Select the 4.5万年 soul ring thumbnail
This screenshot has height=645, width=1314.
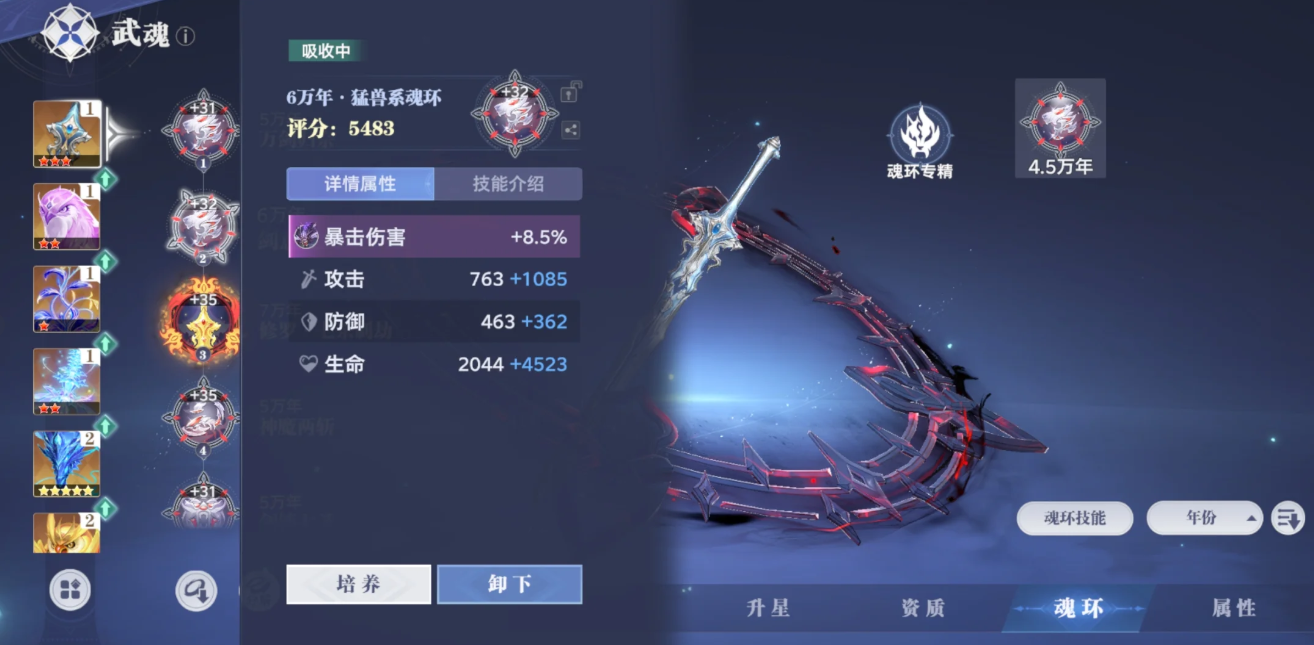point(1060,128)
